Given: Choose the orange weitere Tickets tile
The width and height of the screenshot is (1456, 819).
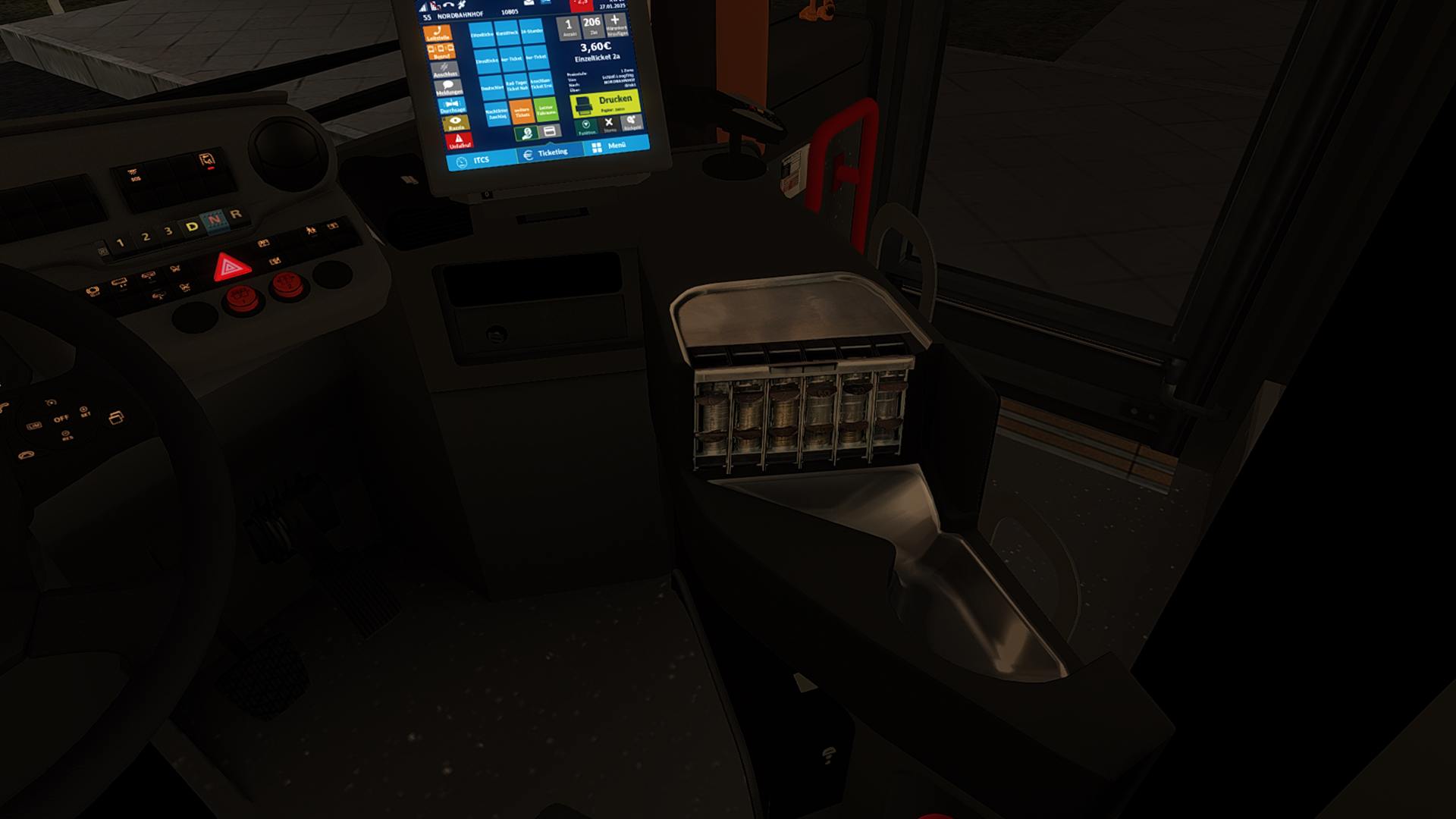Looking at the screenshot, I should coord(522,113).
